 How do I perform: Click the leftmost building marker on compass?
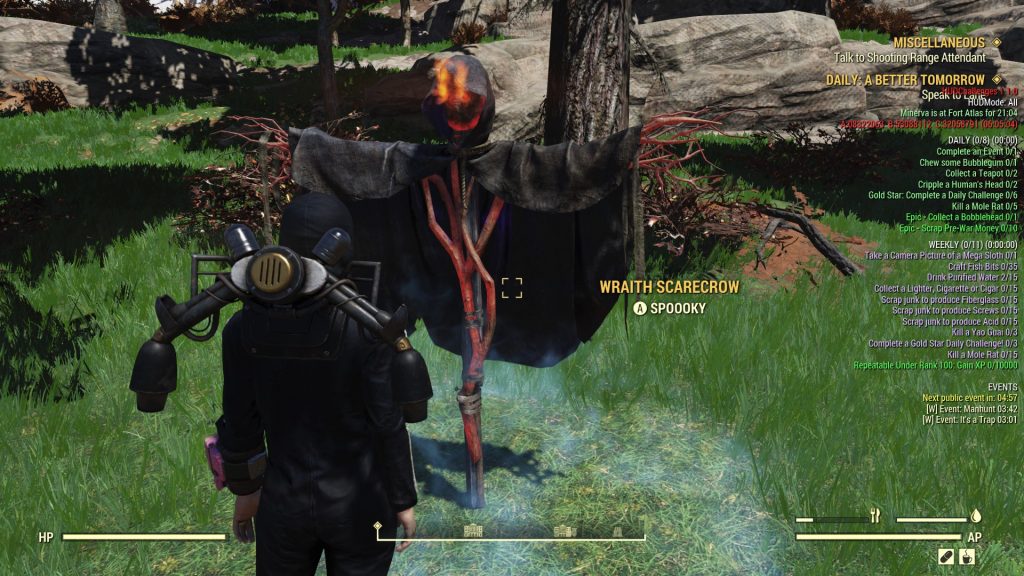click(473, 530)
